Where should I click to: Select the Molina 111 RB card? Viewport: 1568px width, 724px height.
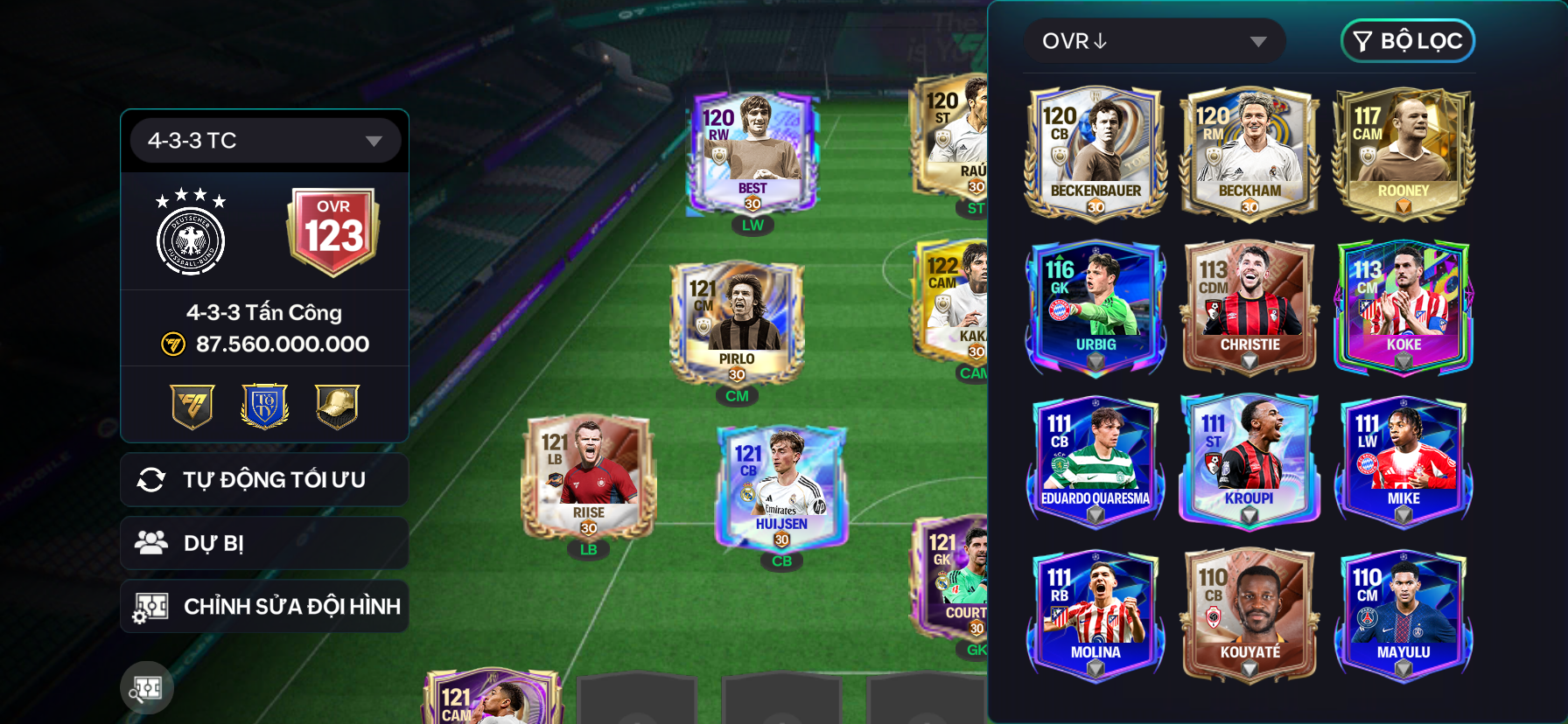tap(1095, 615)
